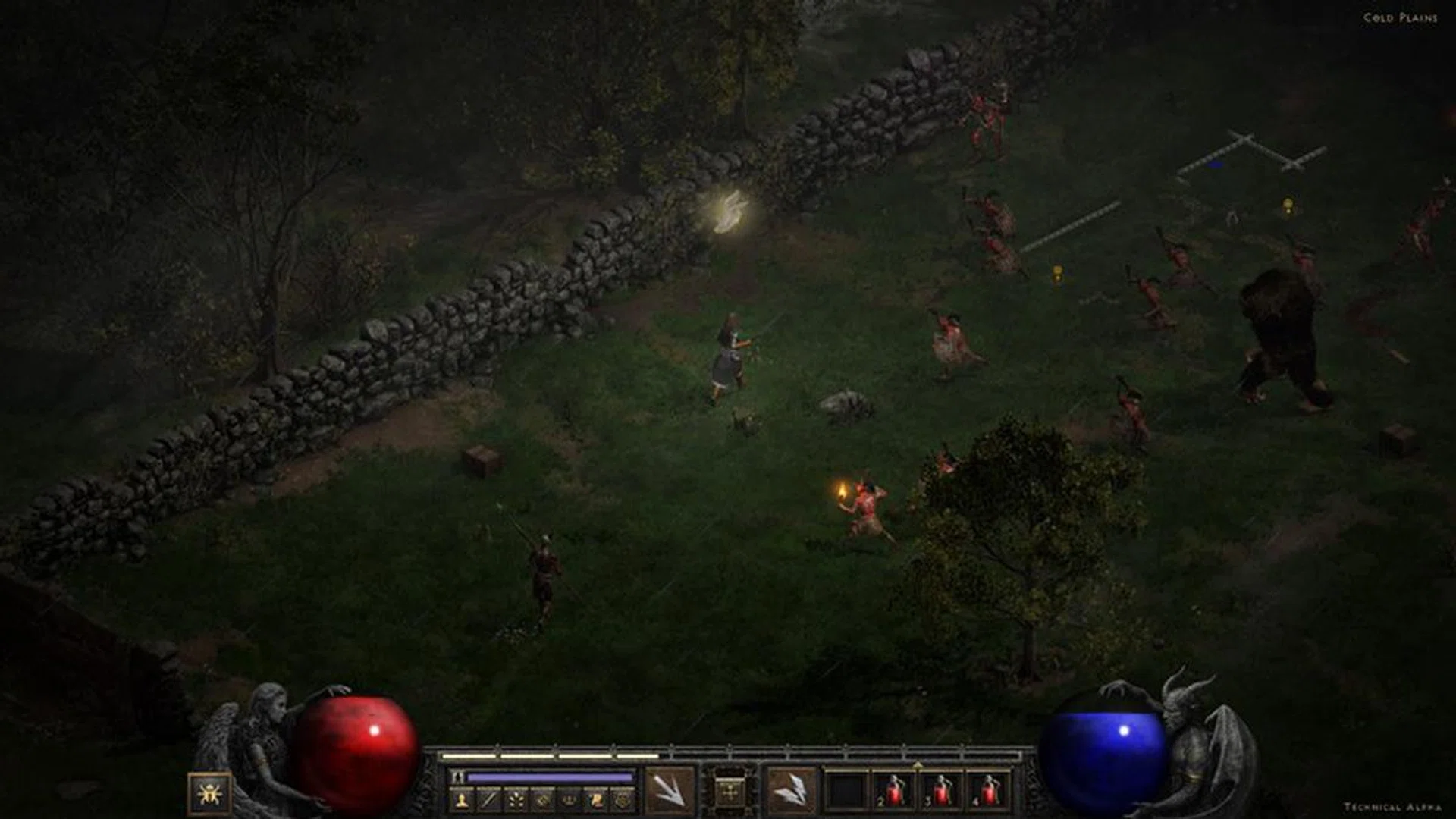Drink the red potion in belt slot 2

(895, 791)
